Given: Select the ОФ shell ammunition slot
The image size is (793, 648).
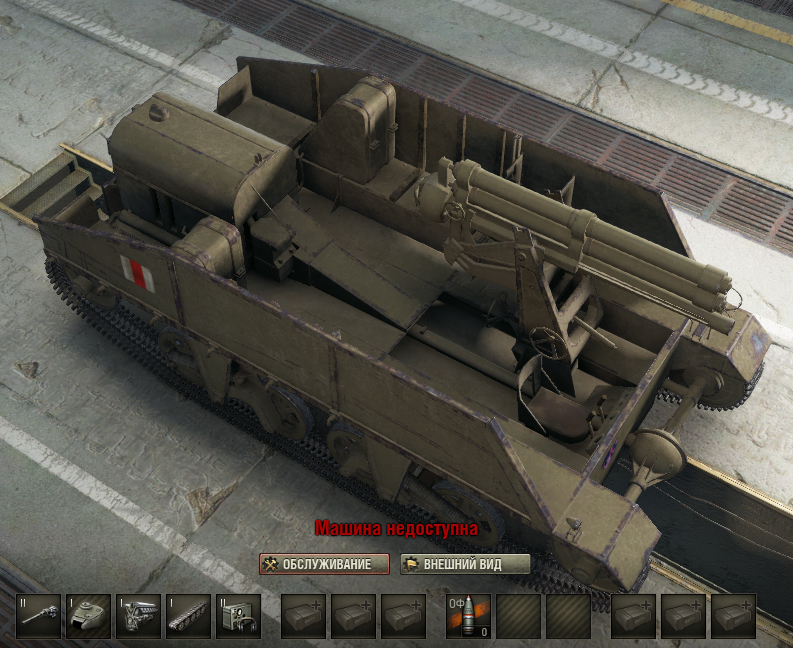Looking at the screenshot, I should pos(468,617).
